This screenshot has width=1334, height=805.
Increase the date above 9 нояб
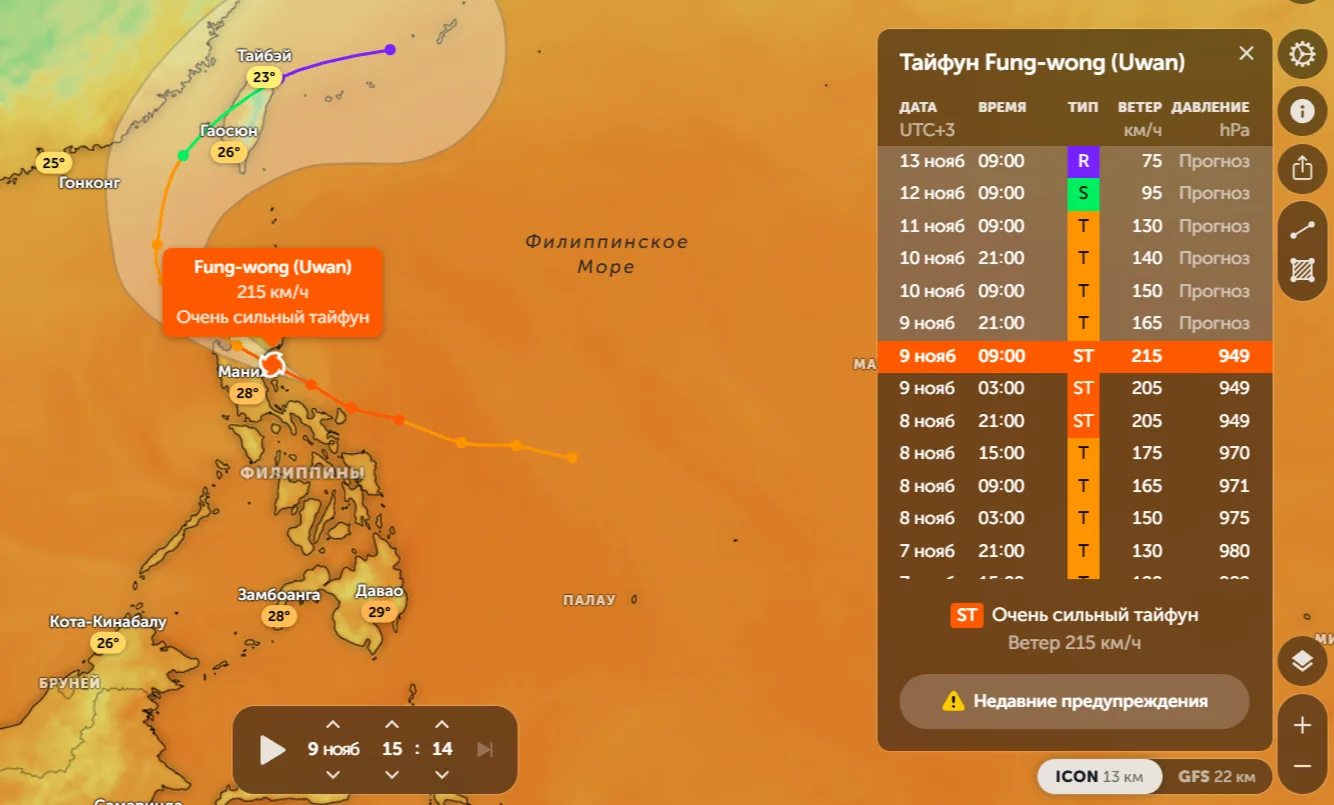point(333,724)
